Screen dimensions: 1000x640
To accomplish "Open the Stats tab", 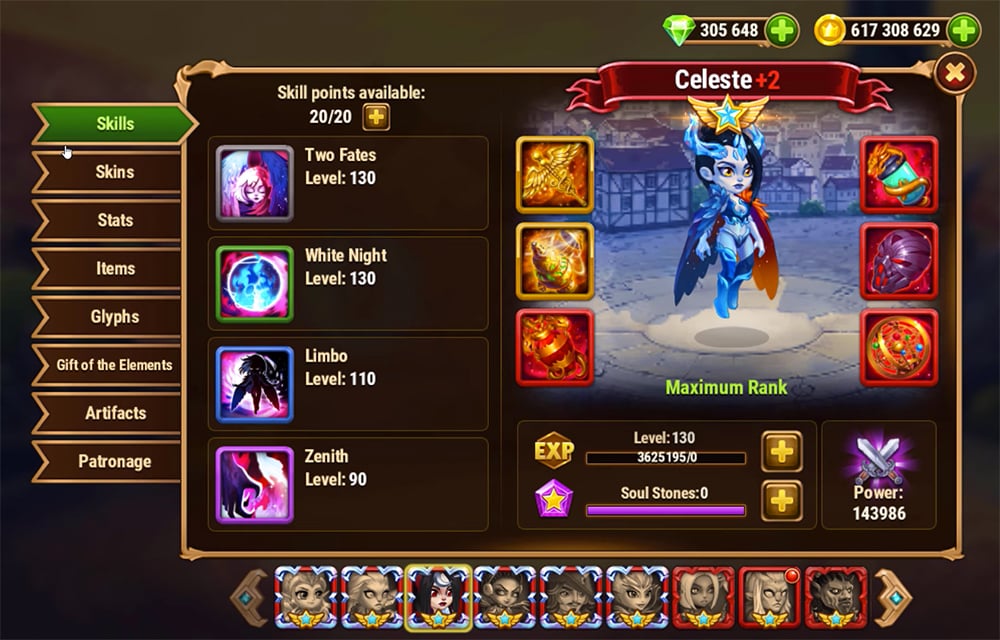I will point(114,220).
